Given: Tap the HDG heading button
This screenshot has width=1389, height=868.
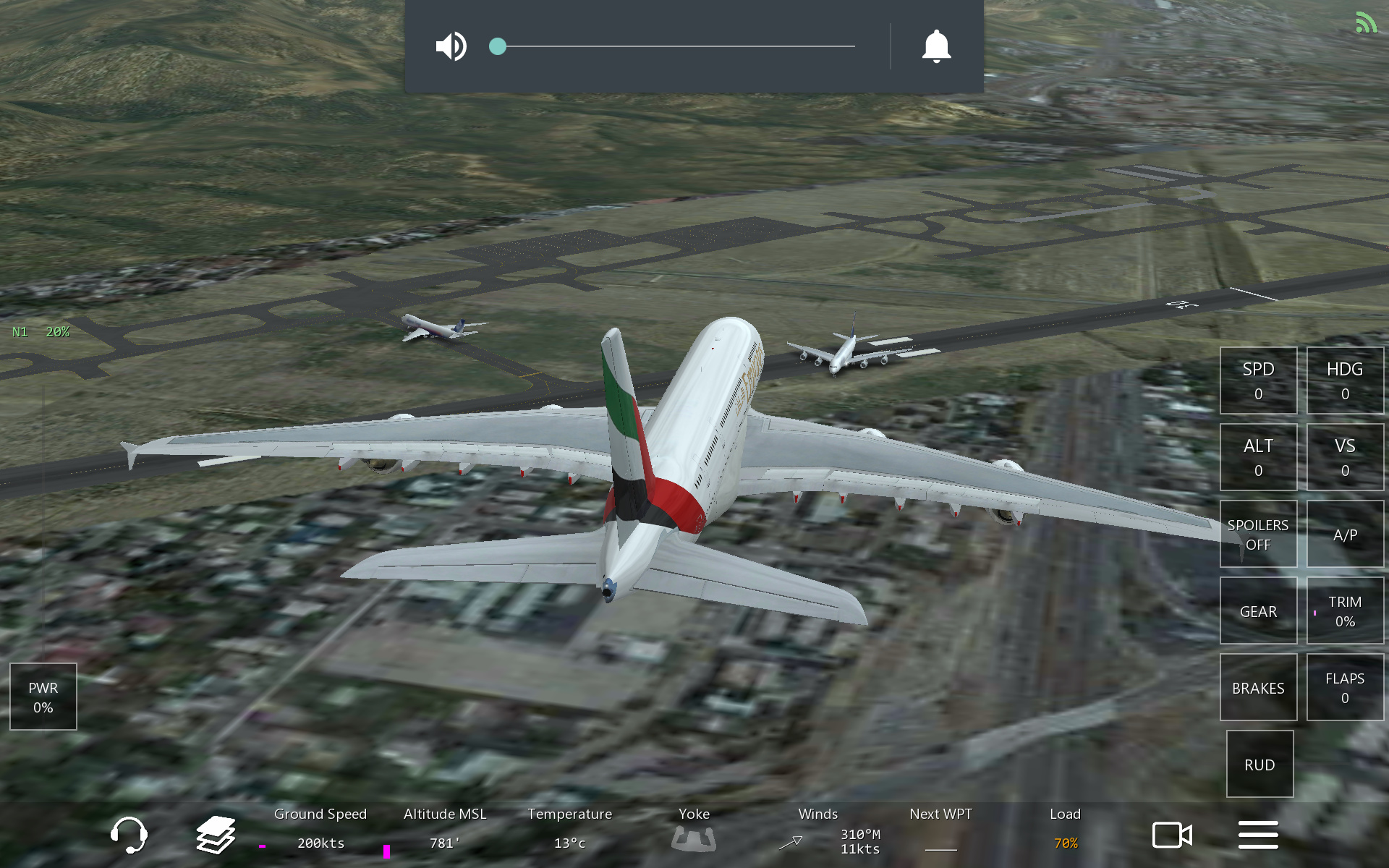Looking at the screenshot, I should (1345, 380).
